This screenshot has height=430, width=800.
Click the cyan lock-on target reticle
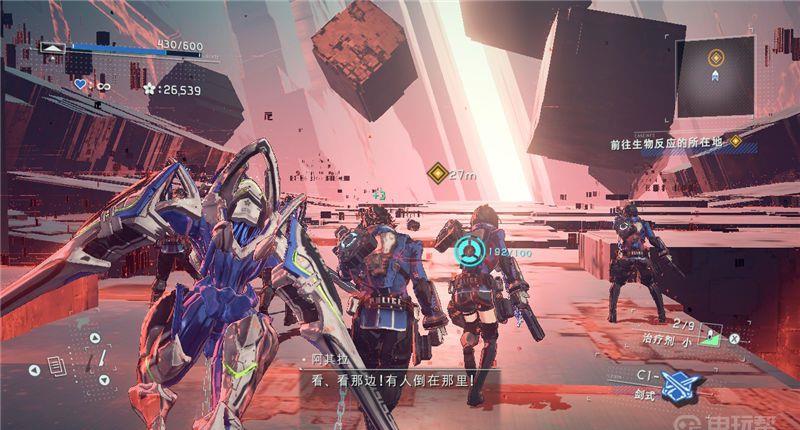point(468,249)
